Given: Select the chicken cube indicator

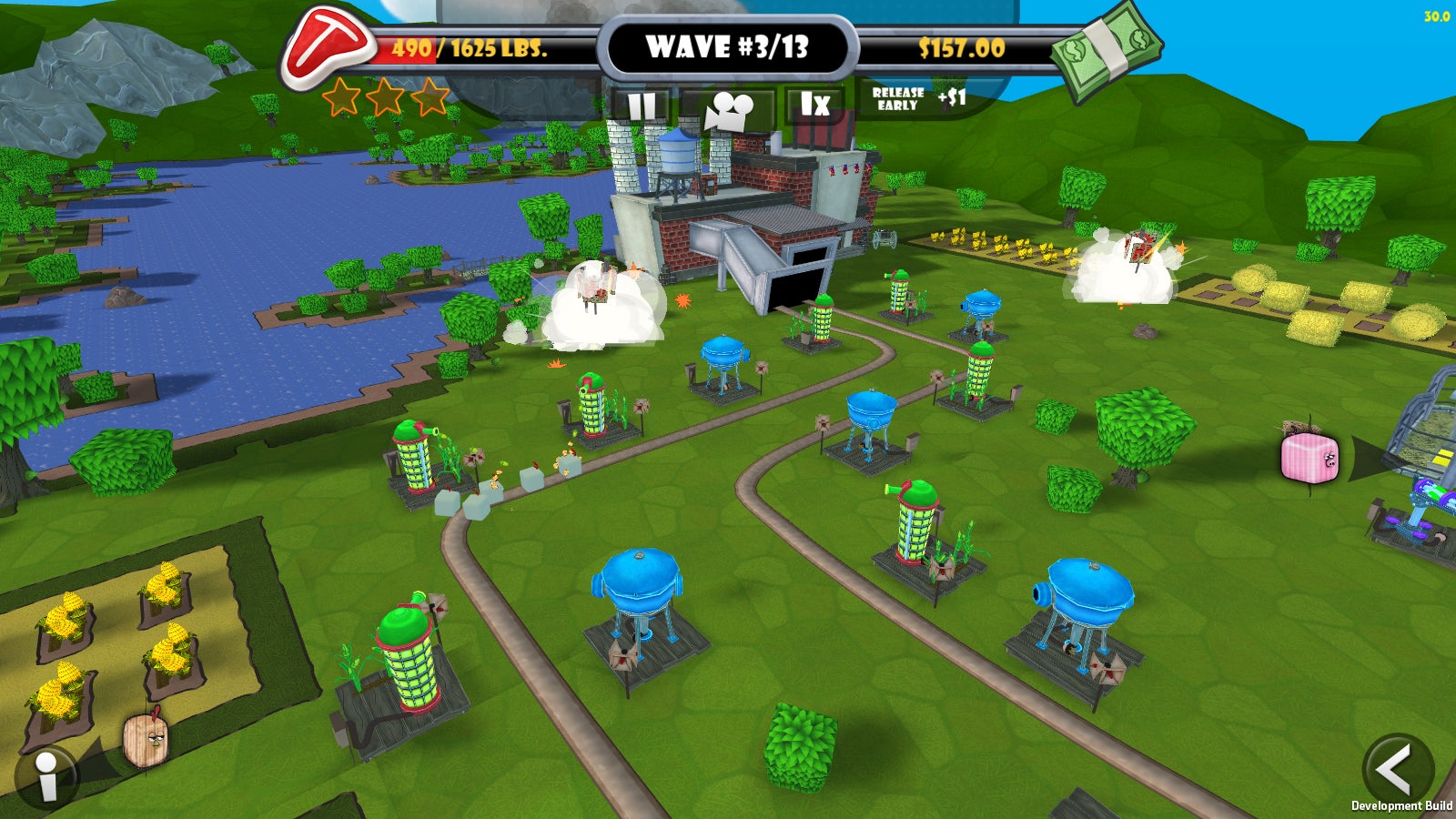Looking at the screenshot, I should (146, 739).
